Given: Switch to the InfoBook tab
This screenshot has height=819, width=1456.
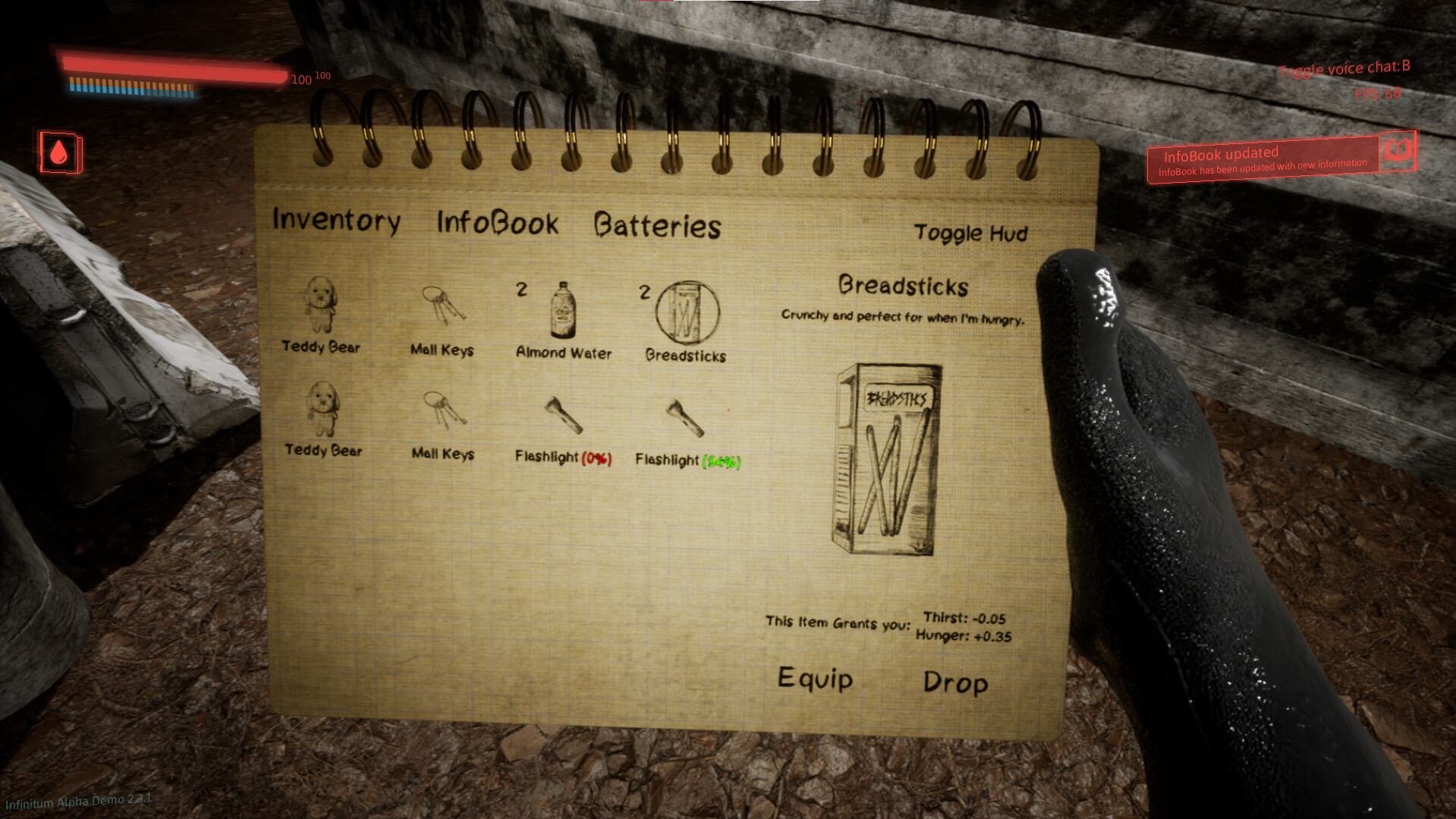Looking at the screenshot, I should (495, 222).
